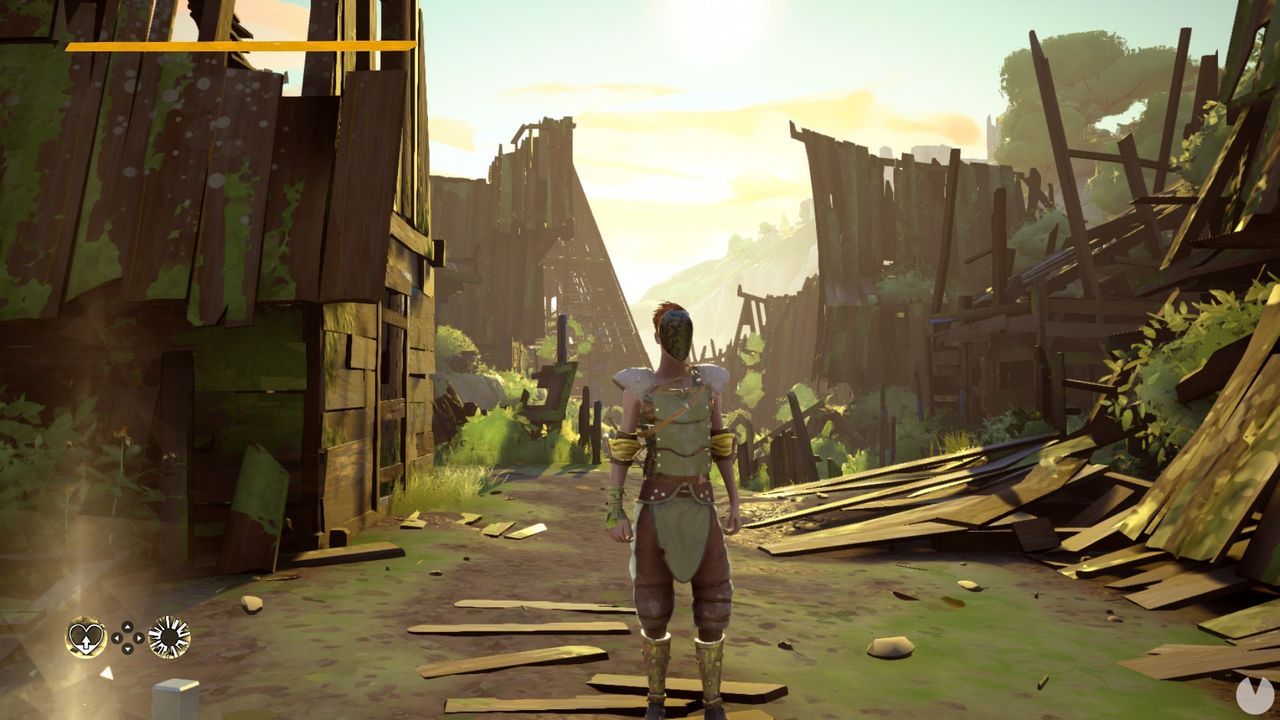
Task: Click the upward arrow inside the heart icon
Action: pos(86,642)
